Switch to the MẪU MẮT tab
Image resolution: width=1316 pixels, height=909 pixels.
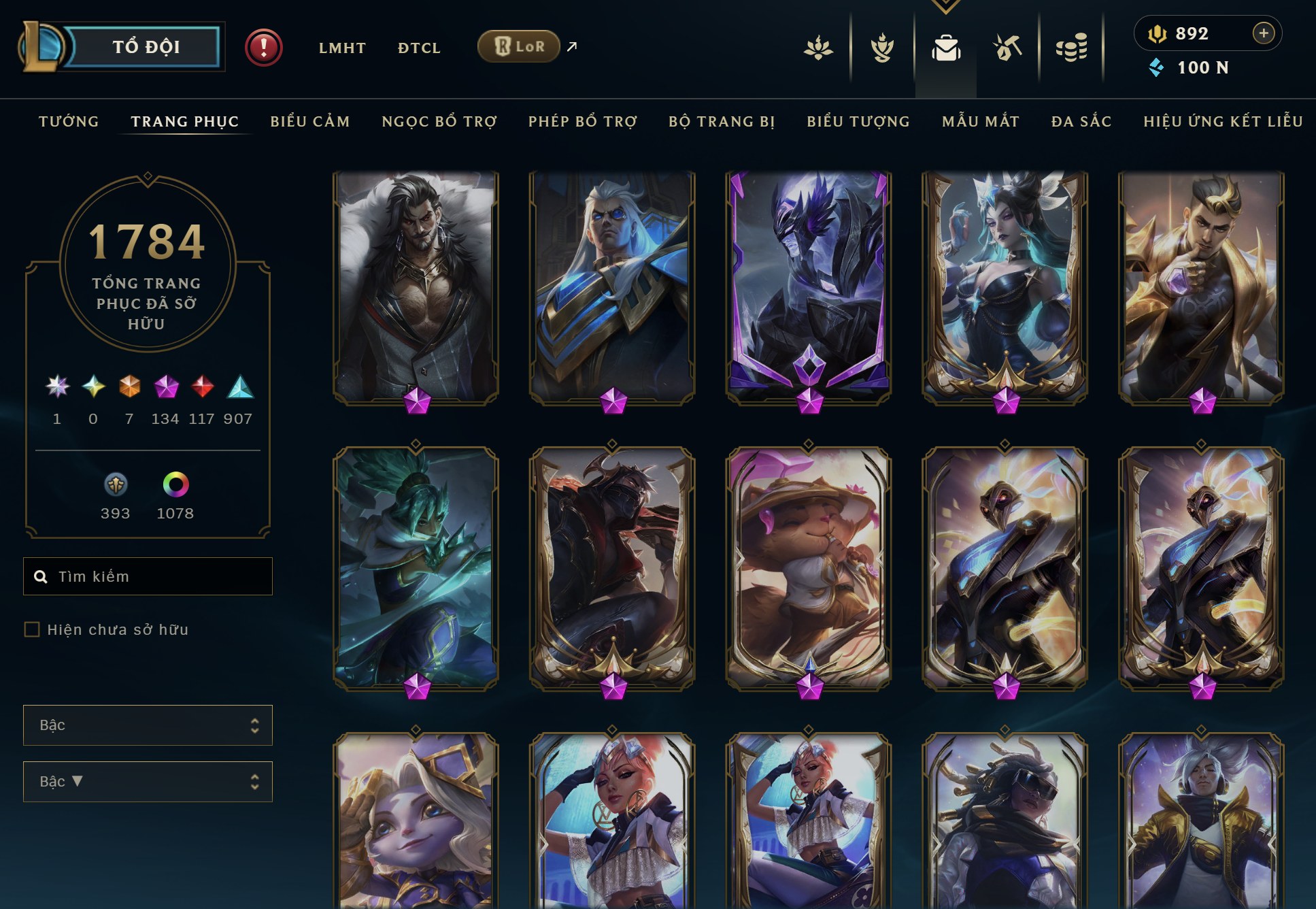[x=979, y=121]
